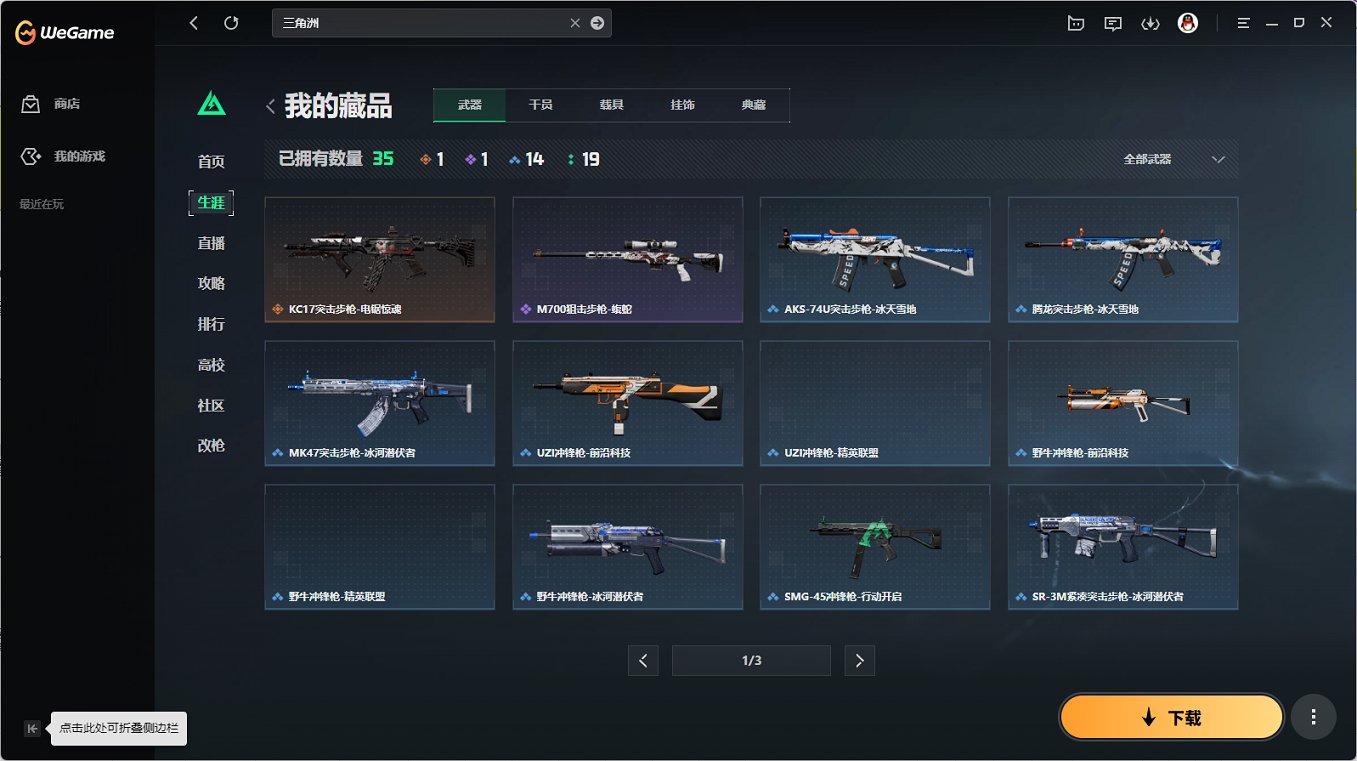1357x761 pixels.
Task: Click the game library icon in the title bar
Action: click(x=1075, y=22)
